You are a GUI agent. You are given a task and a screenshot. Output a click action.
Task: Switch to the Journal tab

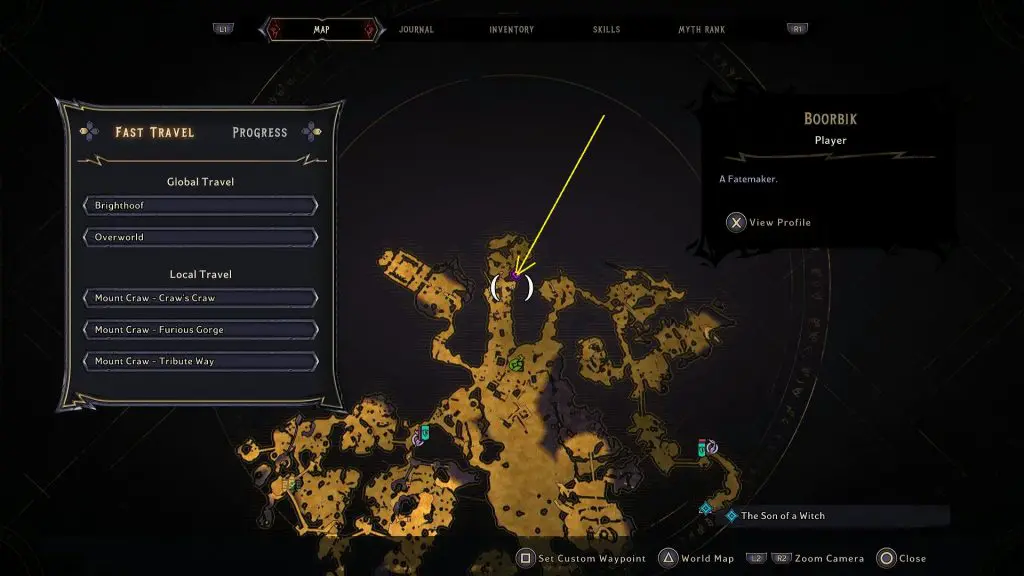[x=416, y=30]
